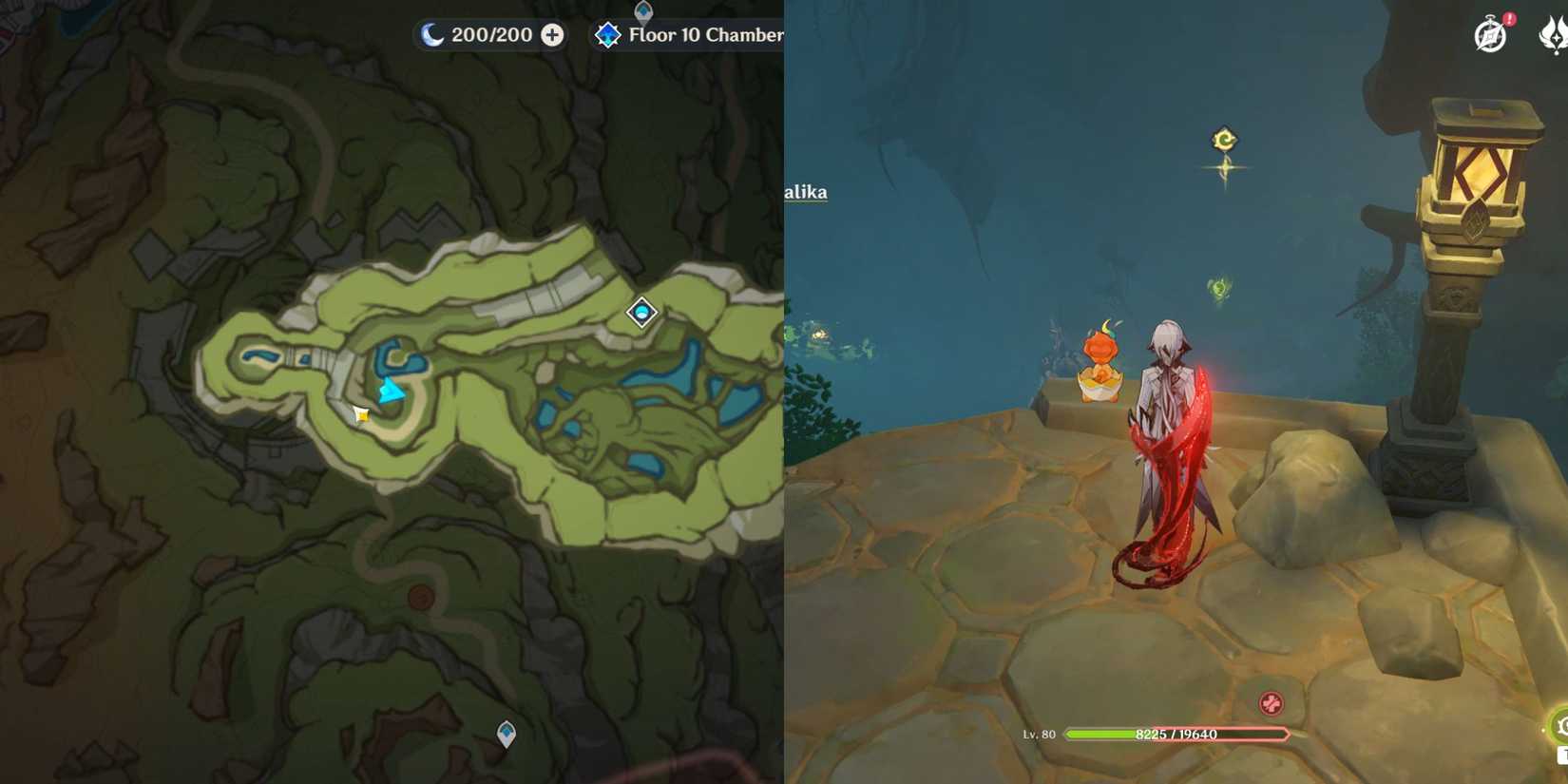Screen dimensions: 1568x784
Task: Click the crescent moon Original Resin icon
Action: (431, 34)
